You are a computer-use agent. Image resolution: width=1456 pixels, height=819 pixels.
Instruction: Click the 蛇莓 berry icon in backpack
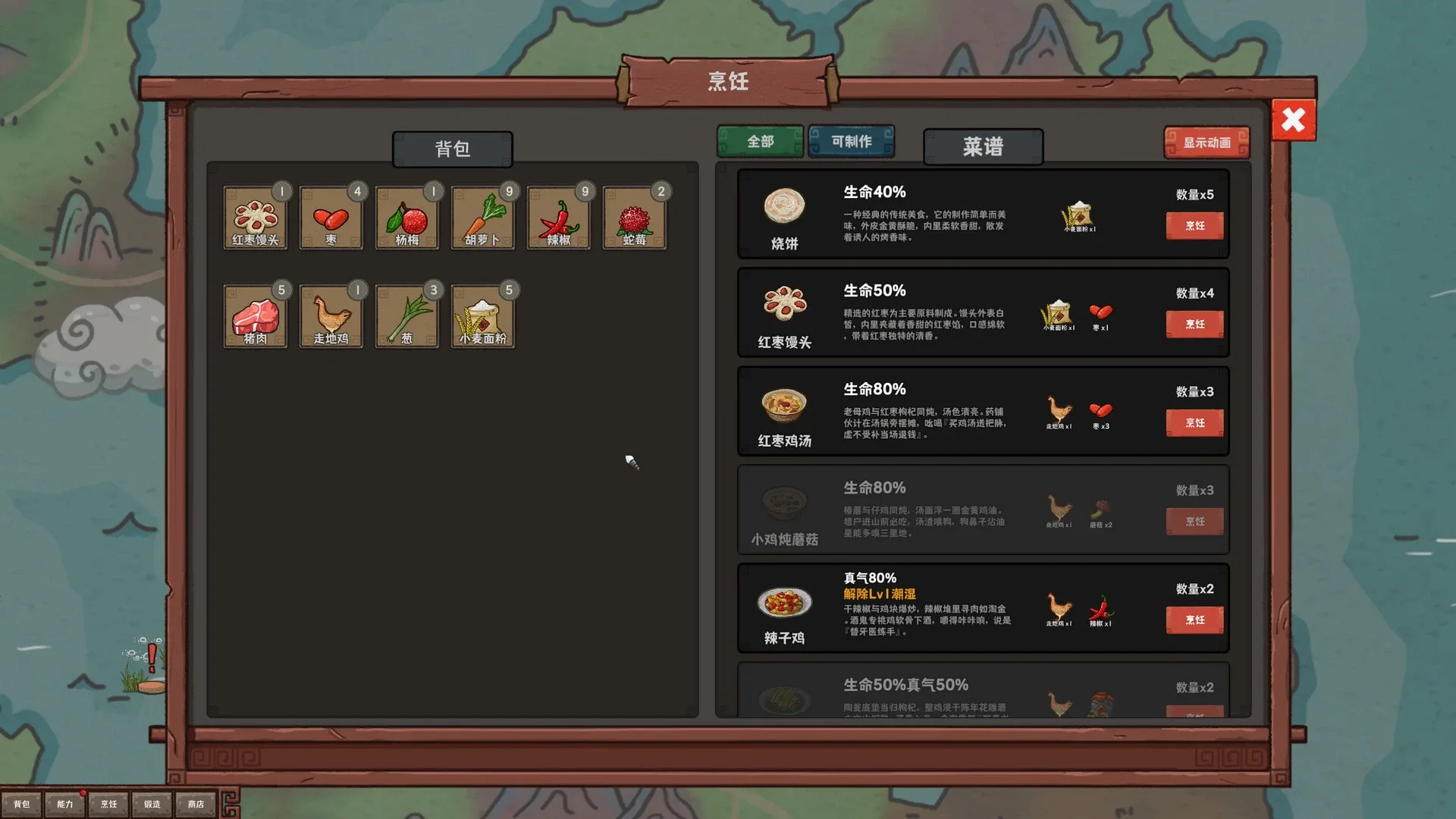(634, 218)
